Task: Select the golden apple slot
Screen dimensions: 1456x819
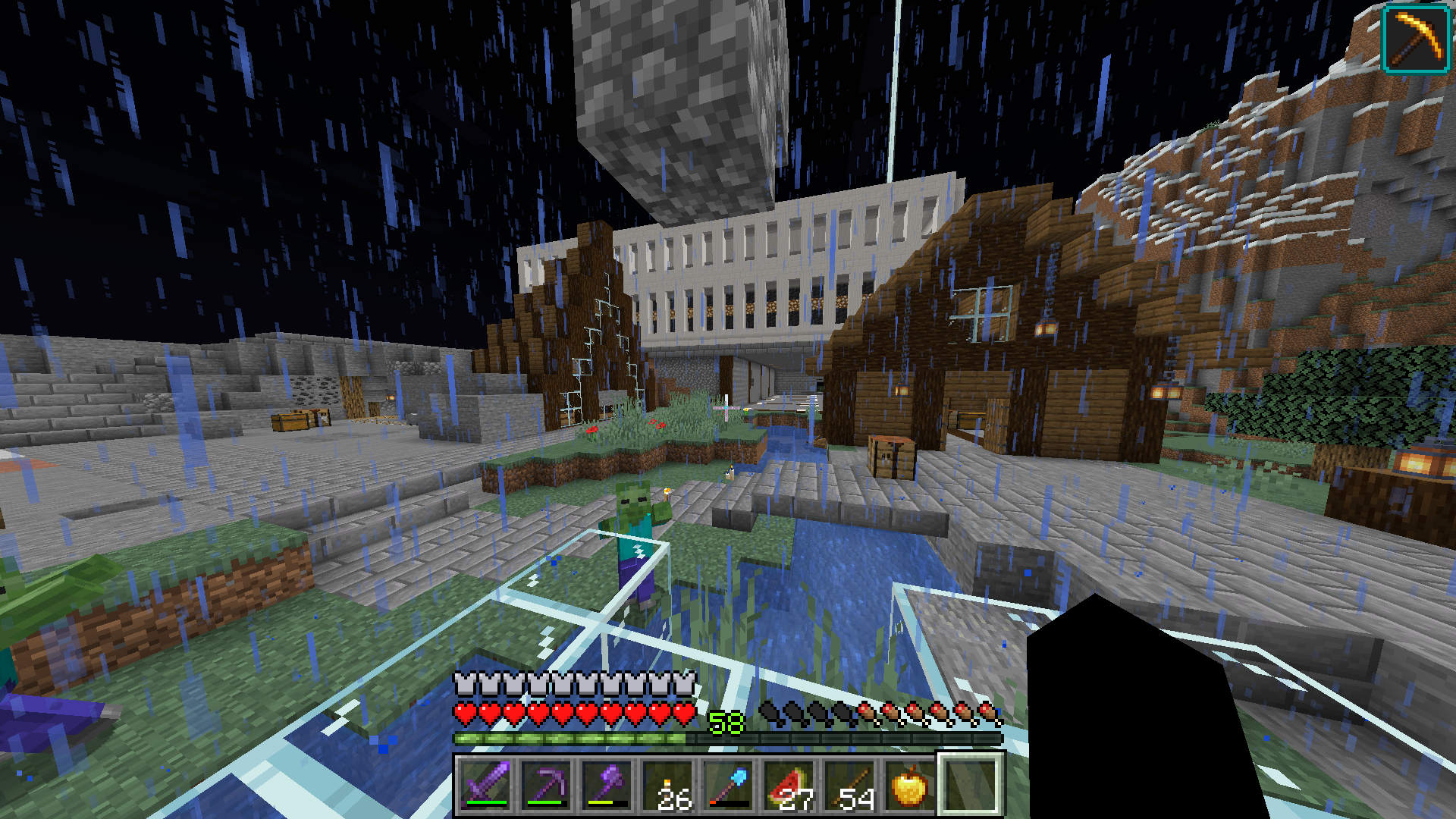Action: point(911,785)
